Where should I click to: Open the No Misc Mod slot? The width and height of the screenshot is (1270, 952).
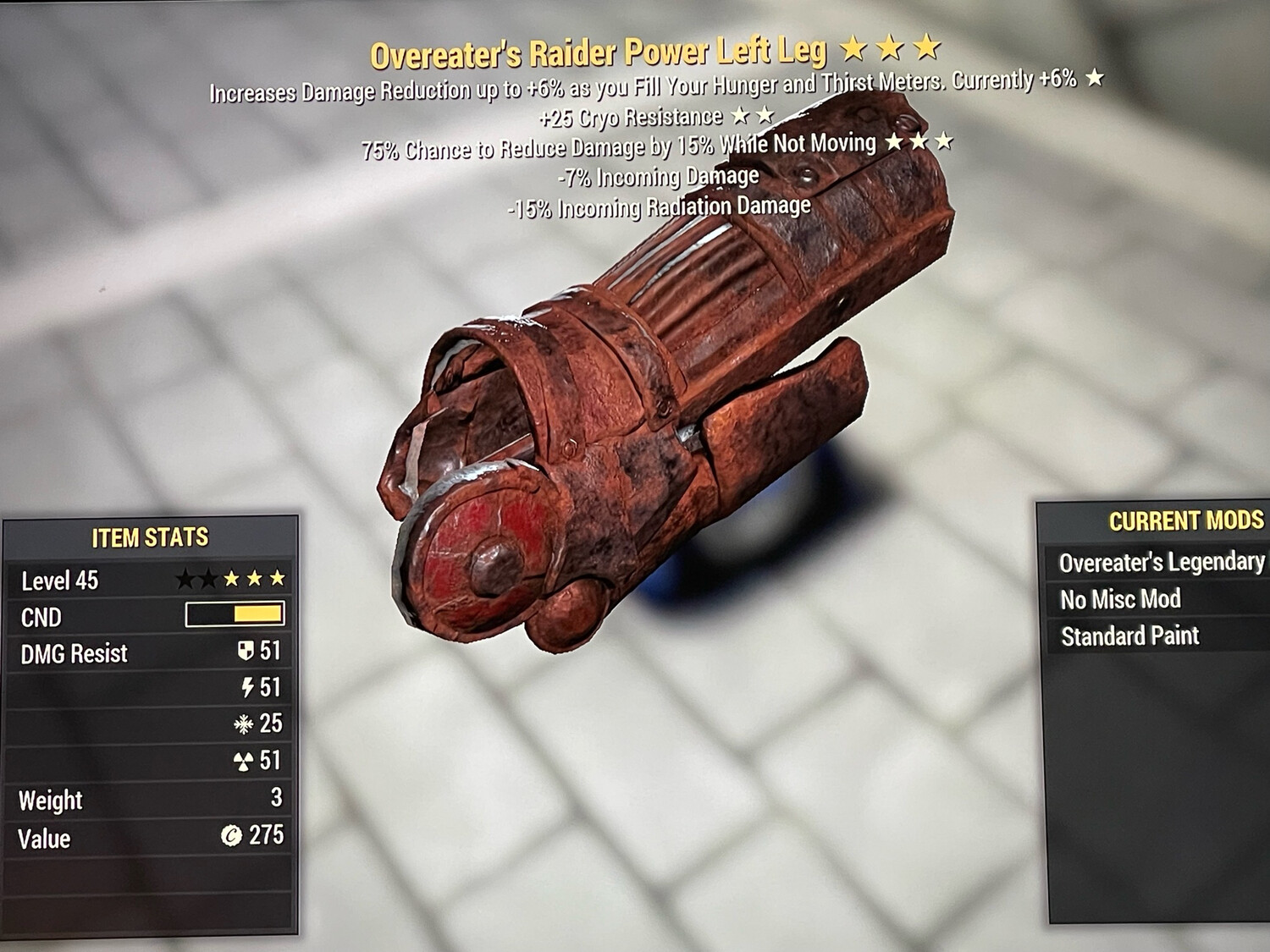(1119, 599)
